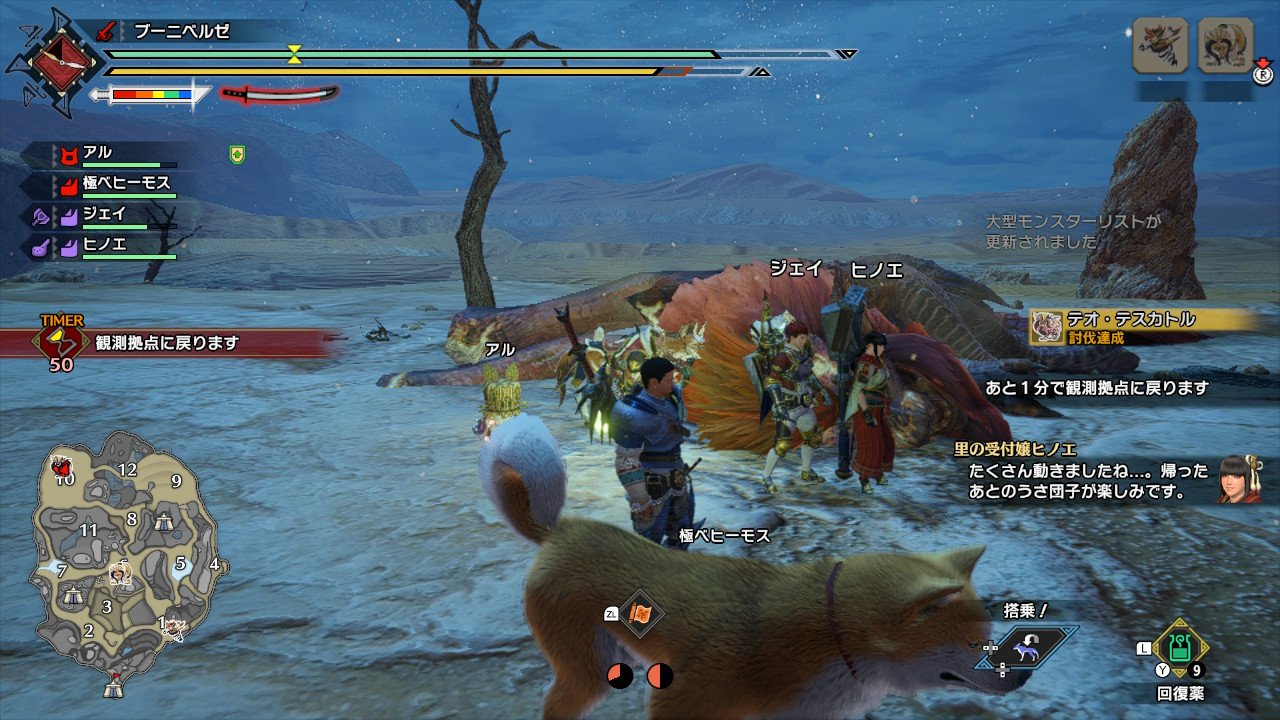Select party member アル in the list

pos(98,153)
